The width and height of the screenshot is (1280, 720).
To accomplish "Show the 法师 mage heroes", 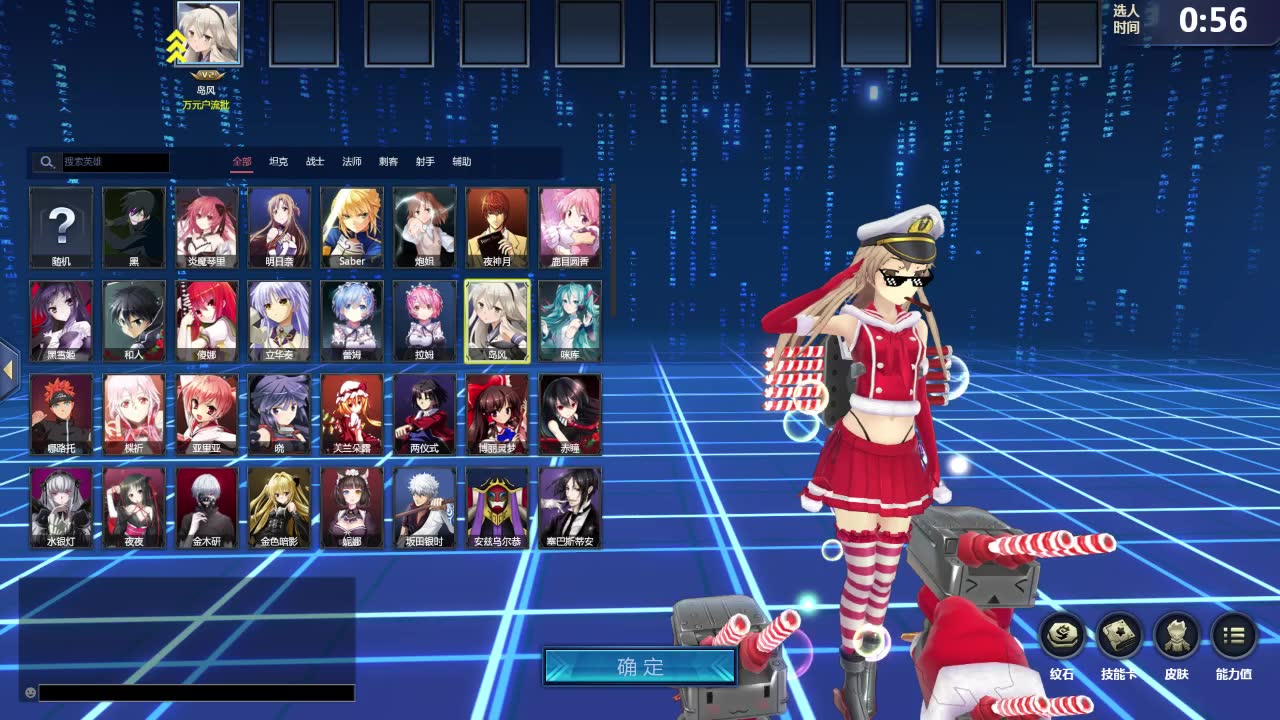I will coord(352,161).
